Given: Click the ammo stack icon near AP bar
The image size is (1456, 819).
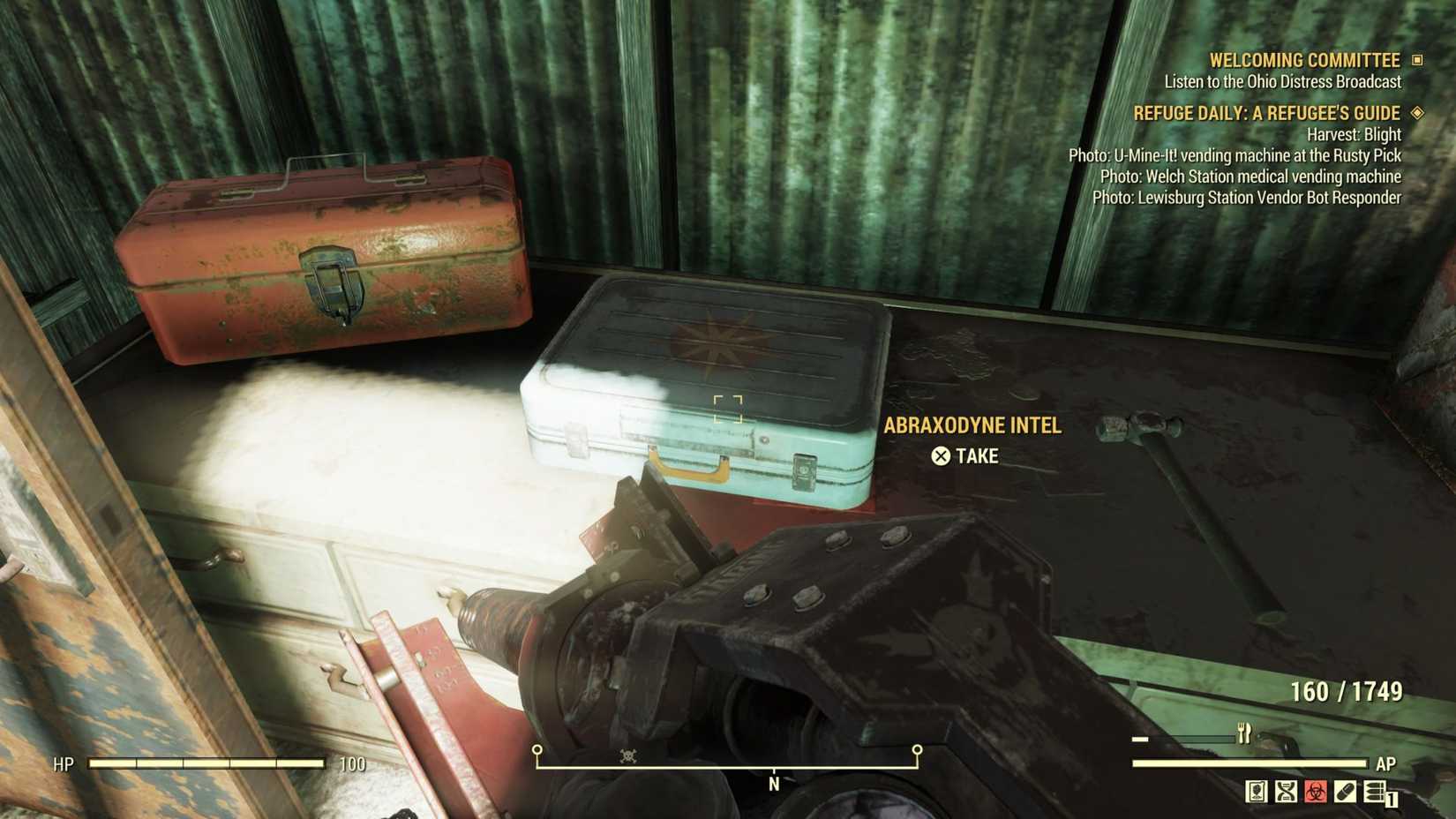Looking at the screenshot, I should pos(1374,792).
